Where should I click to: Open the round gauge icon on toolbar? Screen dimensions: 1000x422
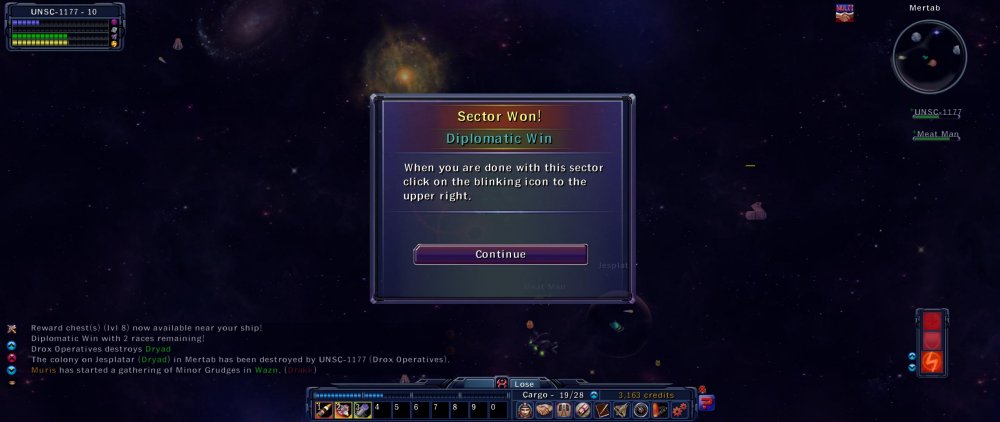[x=641, y=410]
